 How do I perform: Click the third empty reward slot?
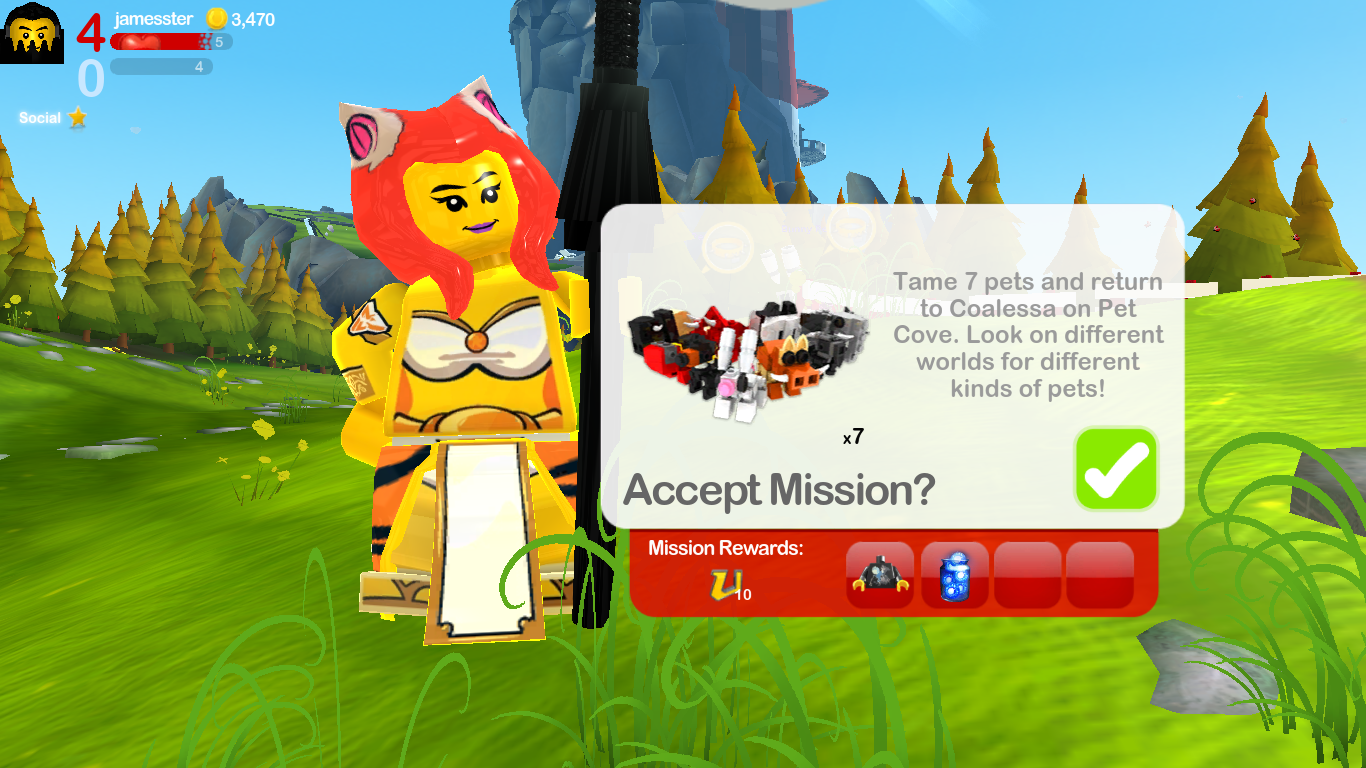(1028, 576)
